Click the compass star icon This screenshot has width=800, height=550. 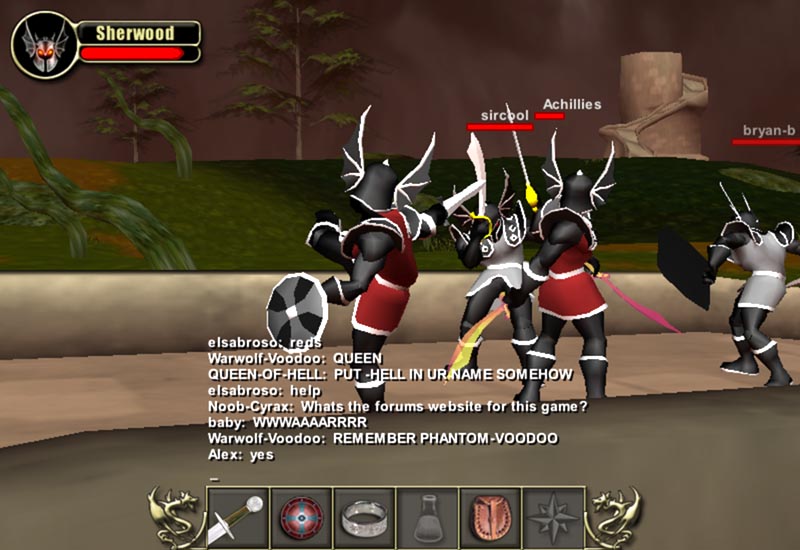click(x=553, y=517)
